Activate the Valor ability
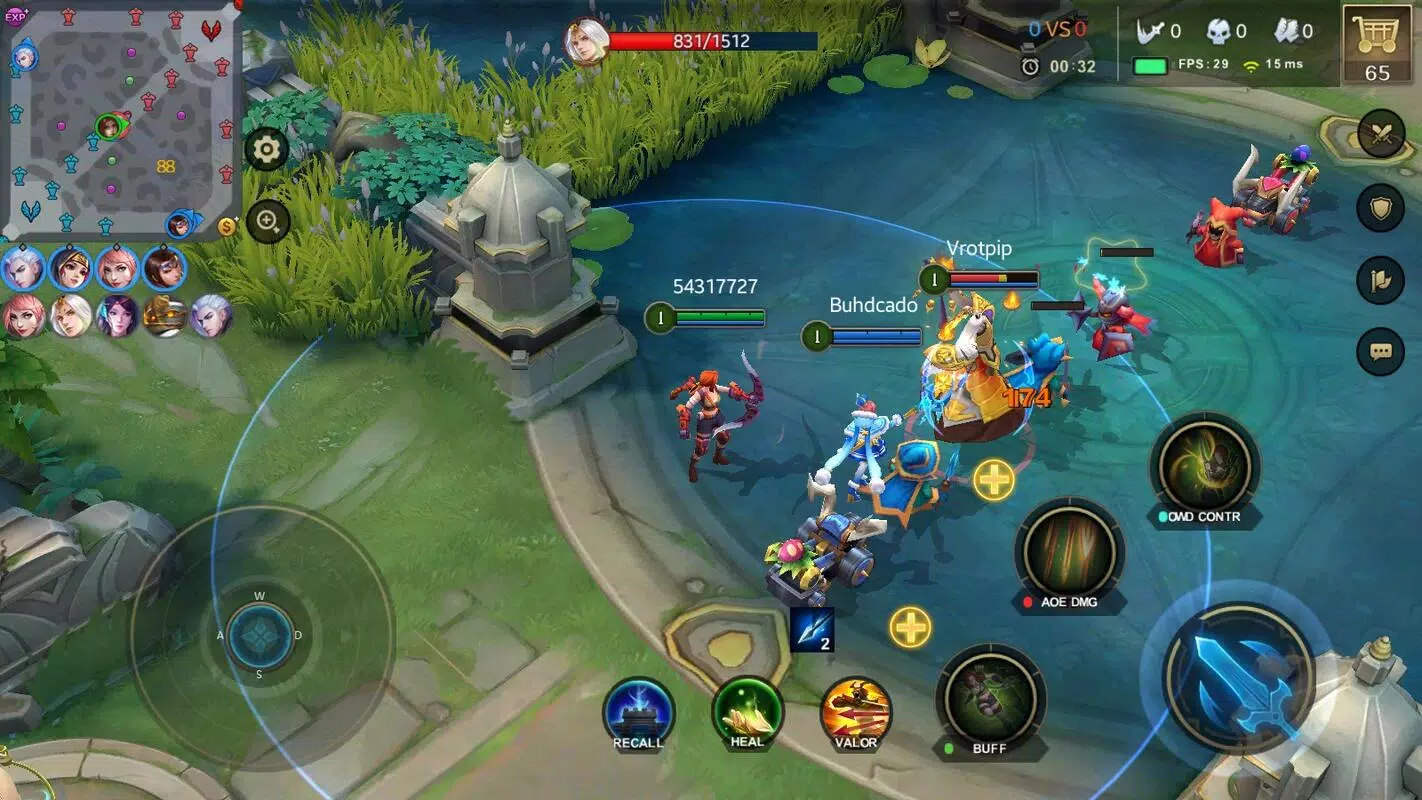The width and height of the screenshot is (1422, 800). click(856, 713)
